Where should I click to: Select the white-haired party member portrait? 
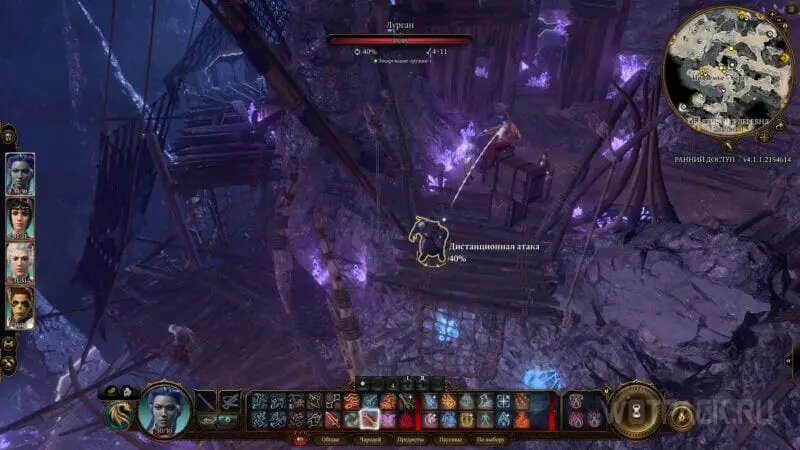[20, 263]
